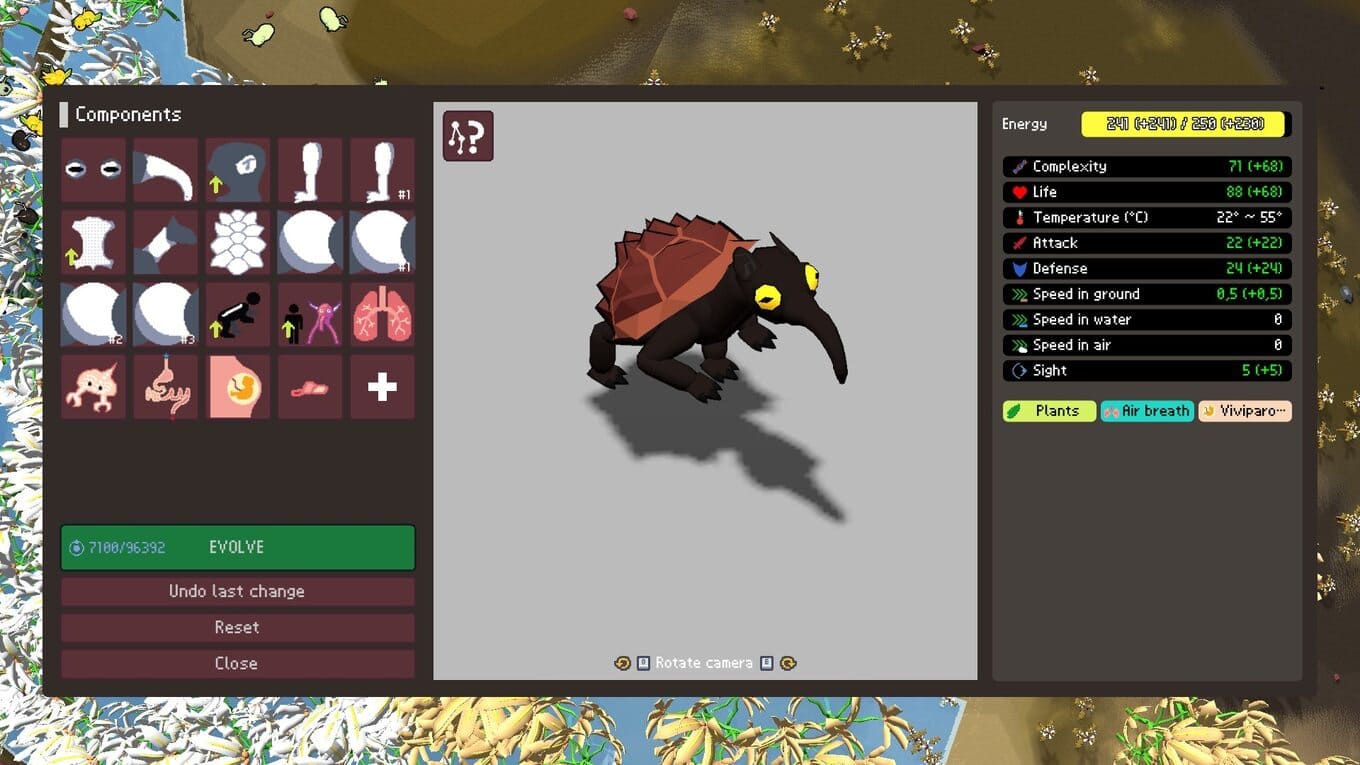Choose the curved trunk snout component
This screenshot has height=765, width=1360.
[166, 170]
